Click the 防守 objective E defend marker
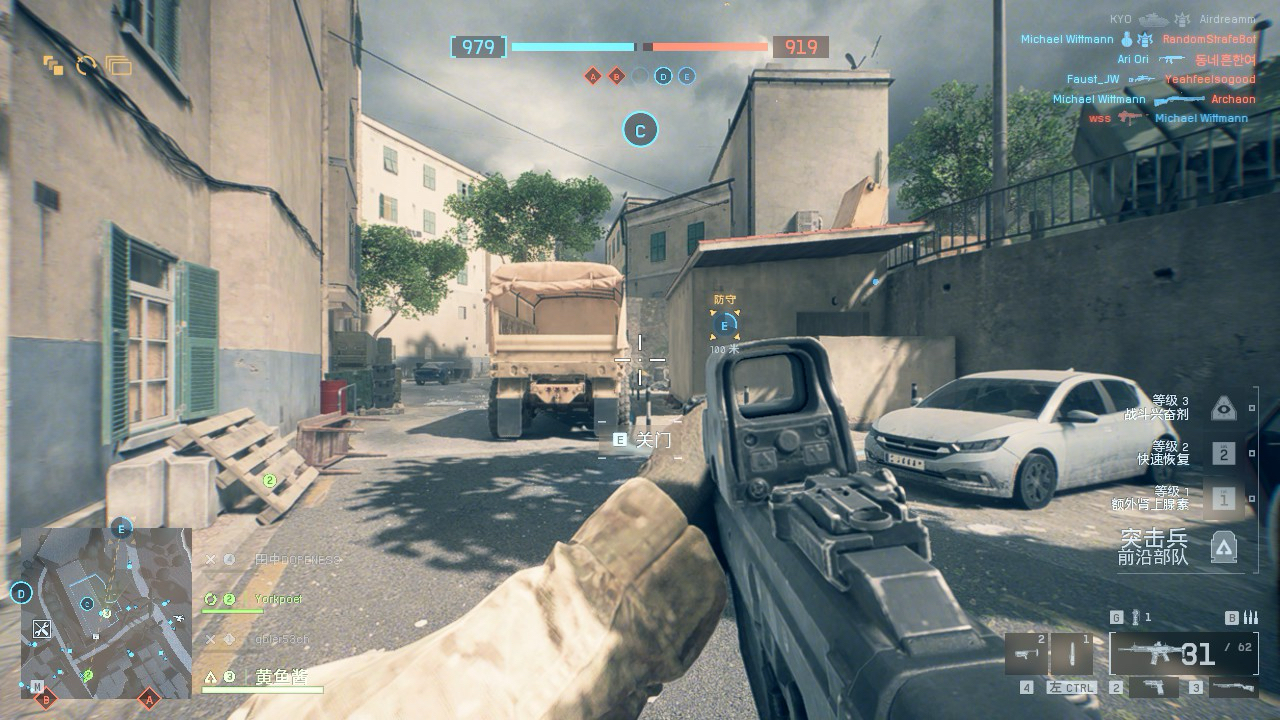This screenshot has height=720, width=1280. 724,324
